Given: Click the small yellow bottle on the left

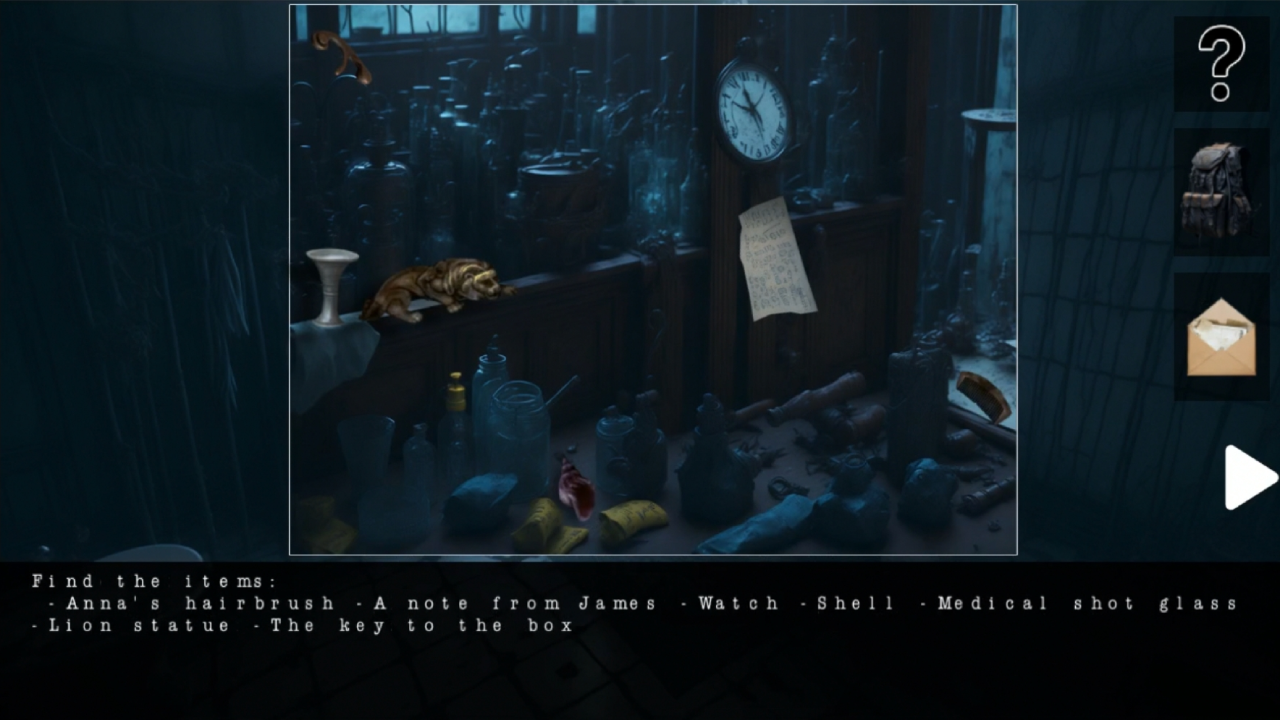Looking at the screenshot, I should pyautogui.click(x=456, y=390).
